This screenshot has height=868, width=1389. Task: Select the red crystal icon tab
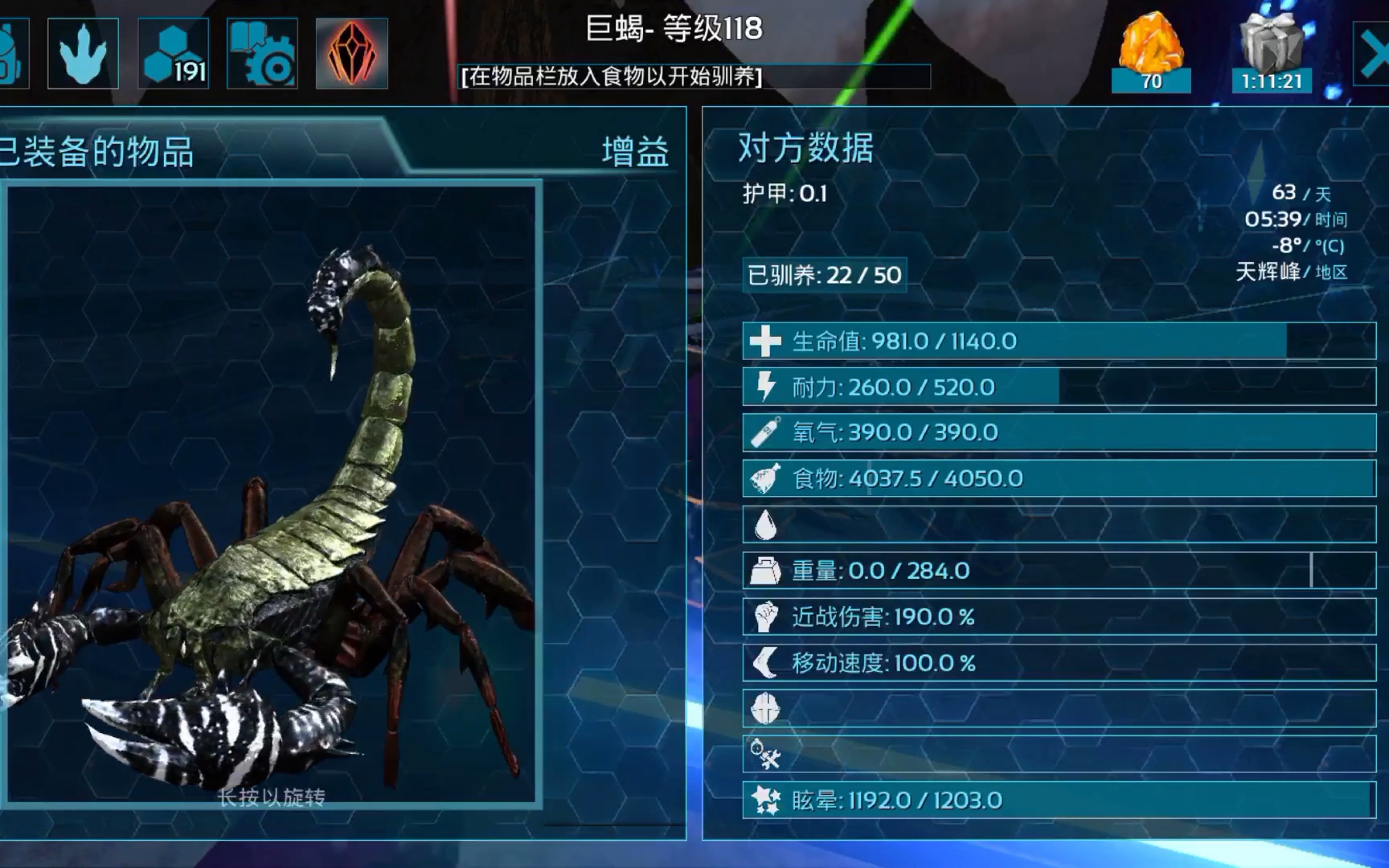click(352, 53)
